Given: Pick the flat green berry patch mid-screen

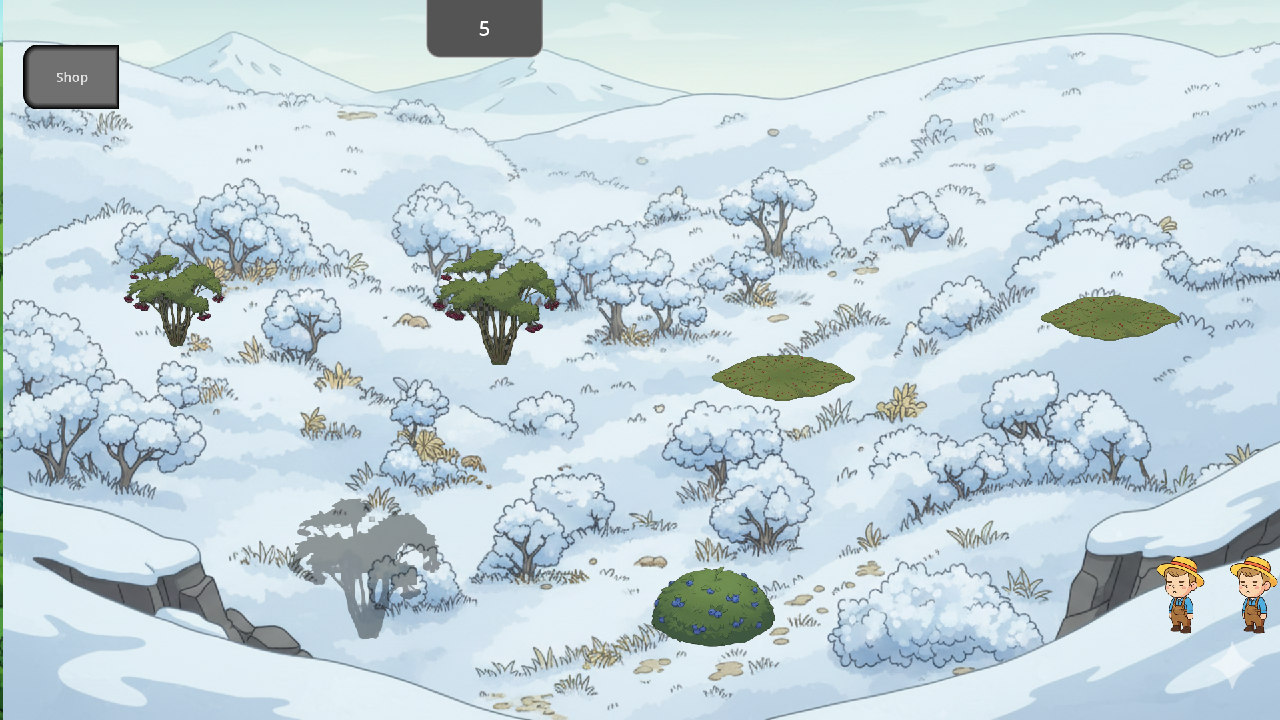Looking at the screenshot, I should point(783,378).
